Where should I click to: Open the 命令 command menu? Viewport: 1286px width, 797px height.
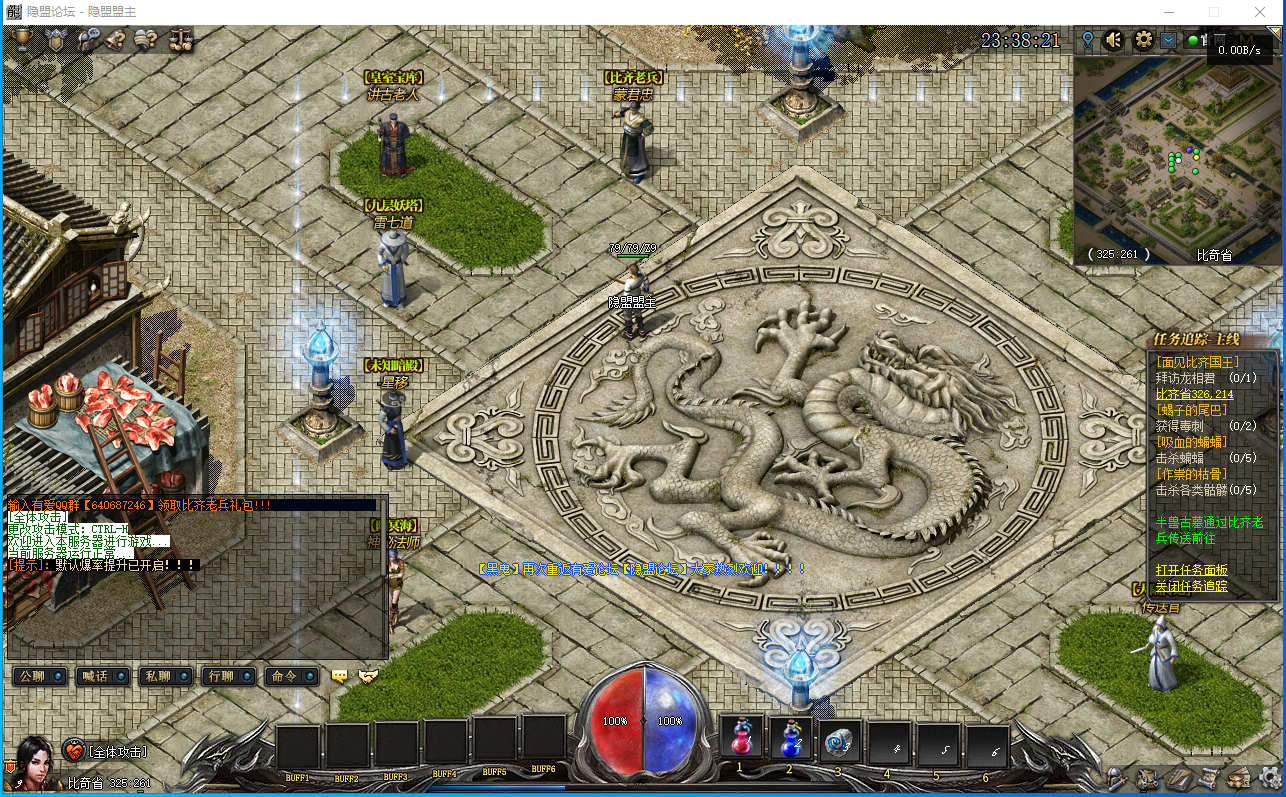(291, 676)
